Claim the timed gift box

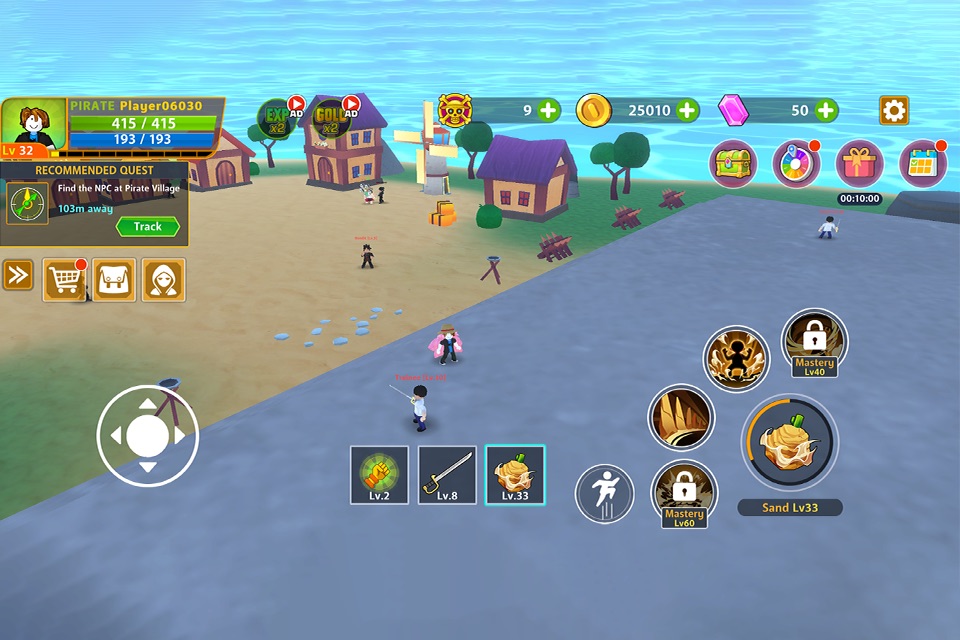(859, 163)
